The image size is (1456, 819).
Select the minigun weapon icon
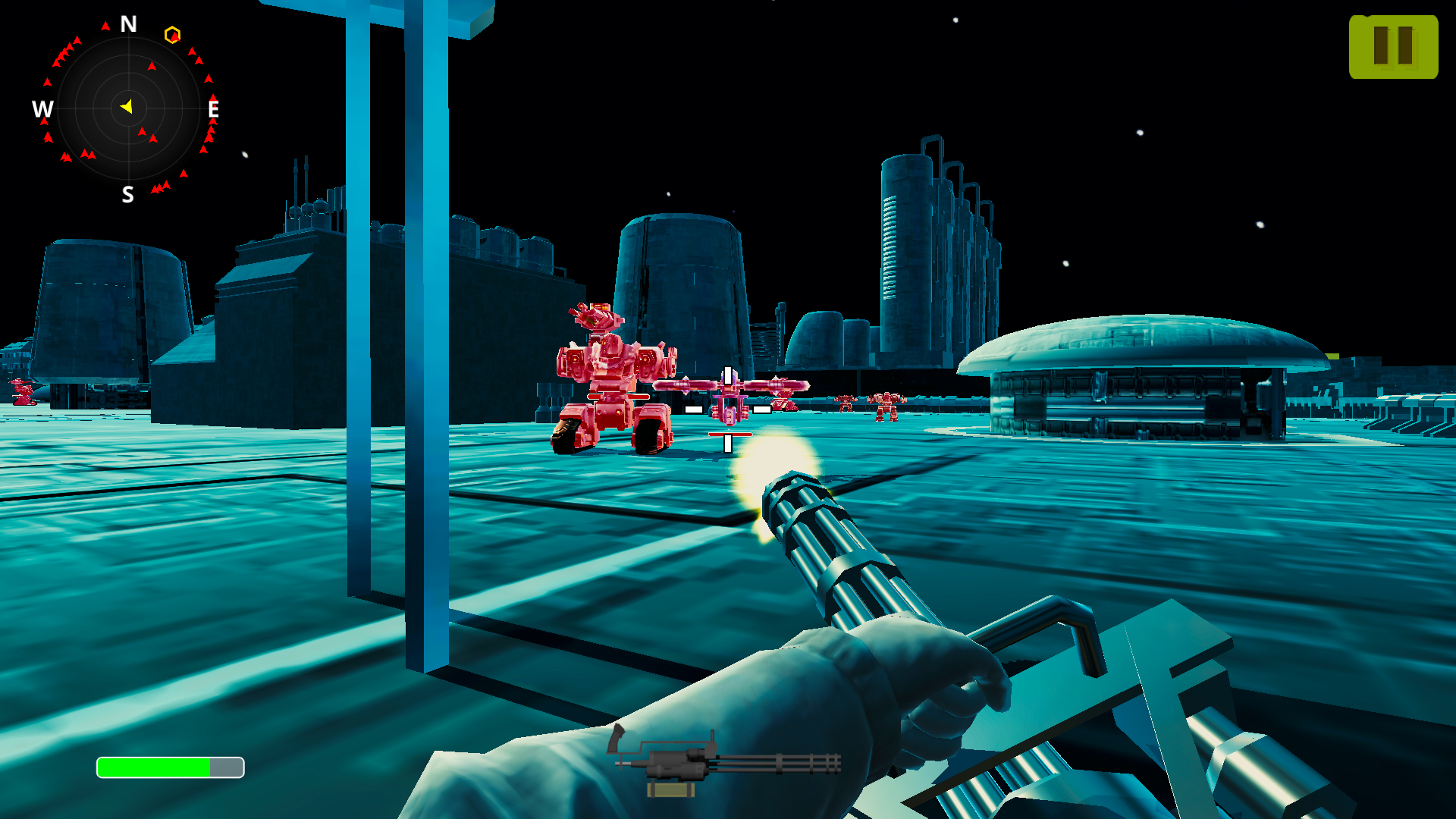coord(724,762)
